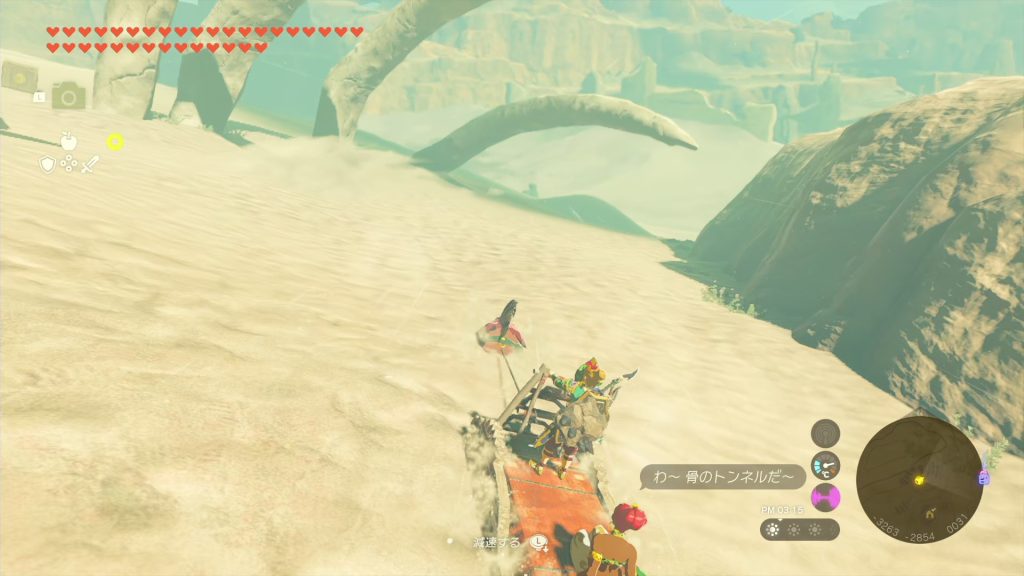Screen dimensions: 1024x576
Task: Choose the apple food quick-slot icon
Action: pyautogui.click(x=69, y=141)
